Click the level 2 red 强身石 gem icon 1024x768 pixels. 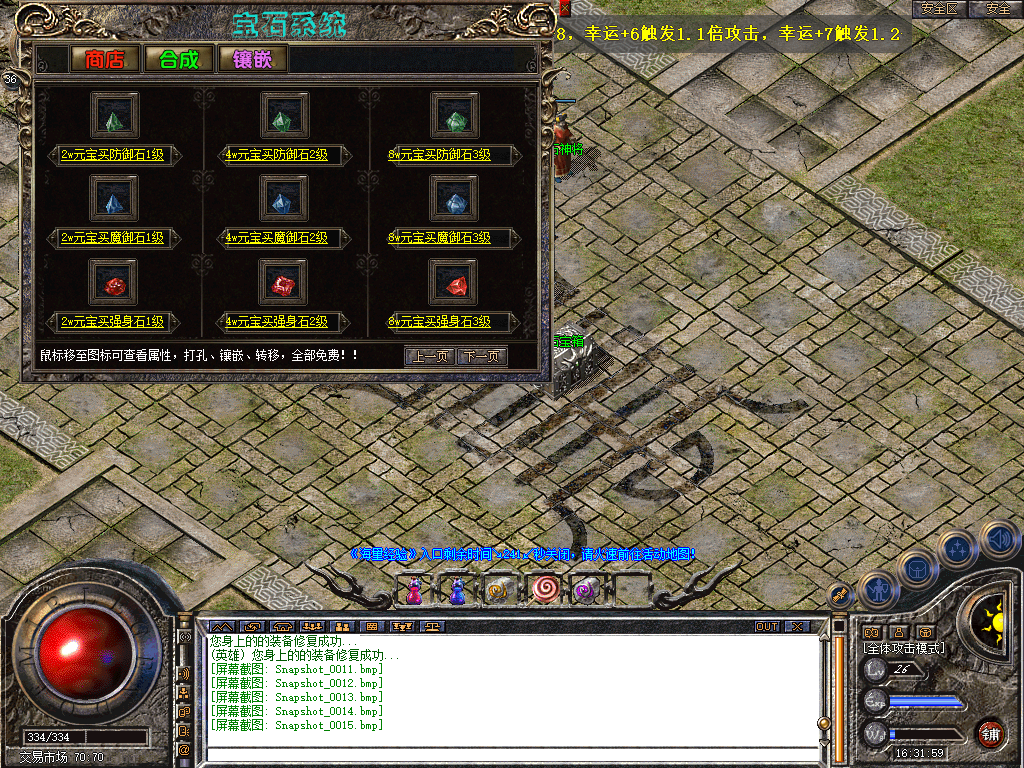pyautogui.click(x=282, y=286)
